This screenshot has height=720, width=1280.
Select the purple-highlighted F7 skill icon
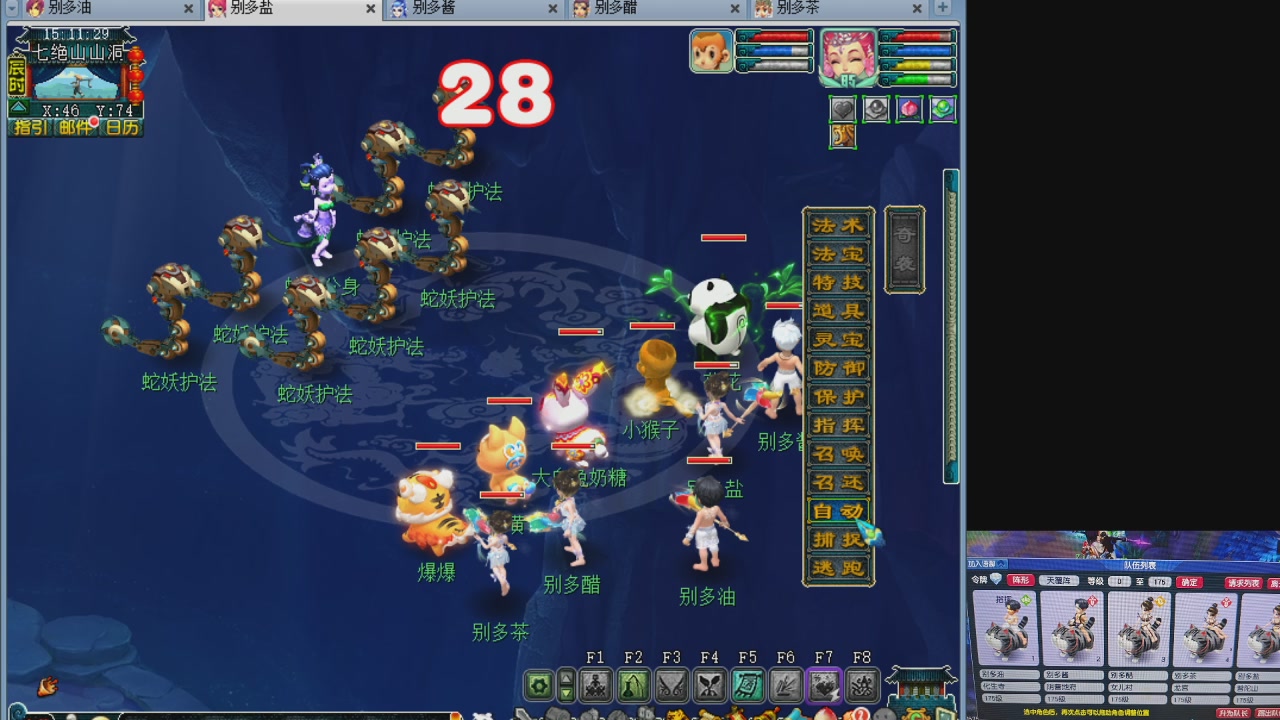coord(824,686)
